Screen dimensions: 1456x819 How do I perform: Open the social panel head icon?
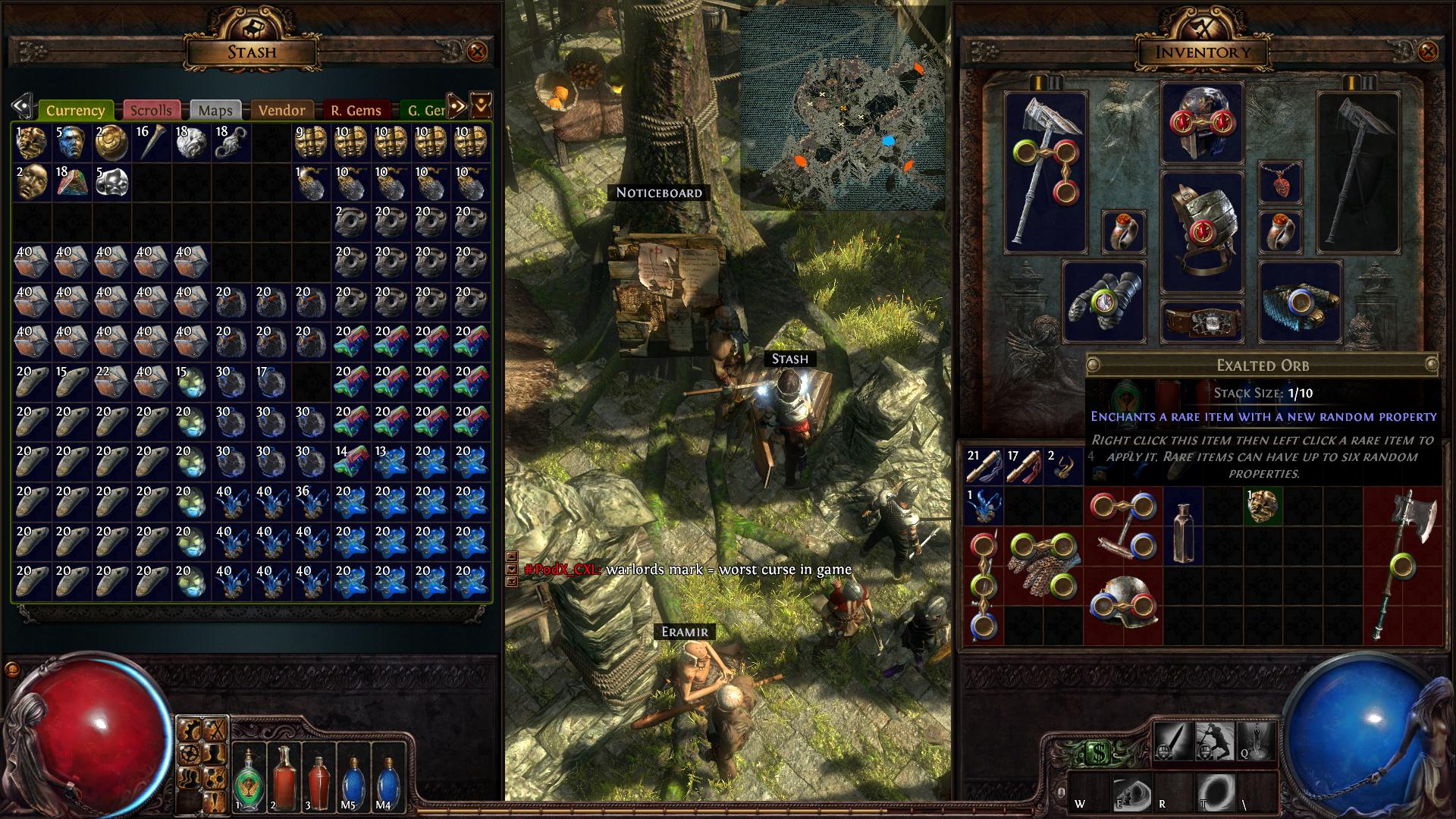[189, 777]
